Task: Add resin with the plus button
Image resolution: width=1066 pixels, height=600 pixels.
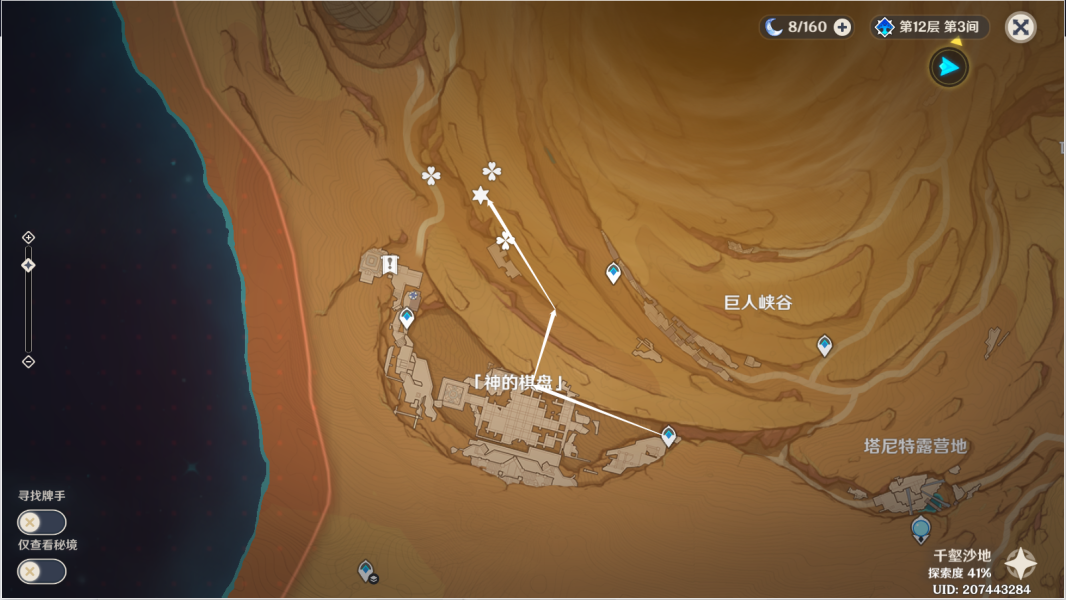Action: [842, 27]
